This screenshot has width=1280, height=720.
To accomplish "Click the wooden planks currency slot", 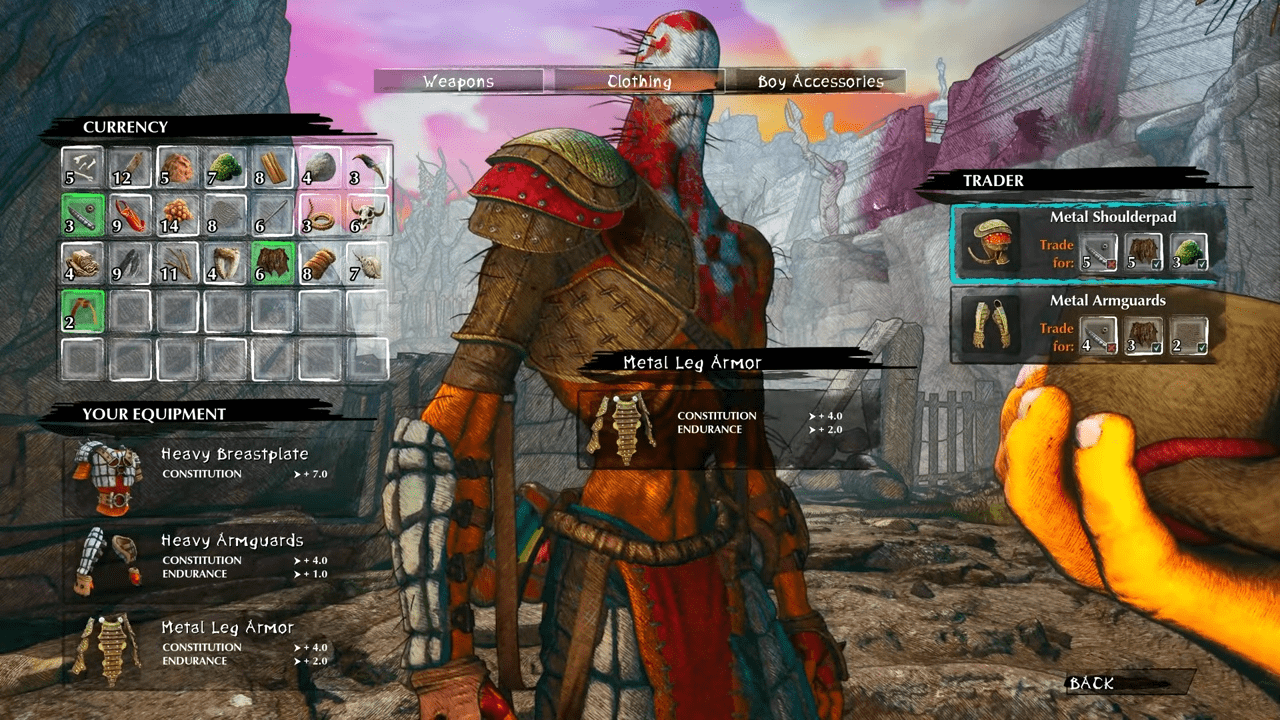I will (x=273, y=168).
